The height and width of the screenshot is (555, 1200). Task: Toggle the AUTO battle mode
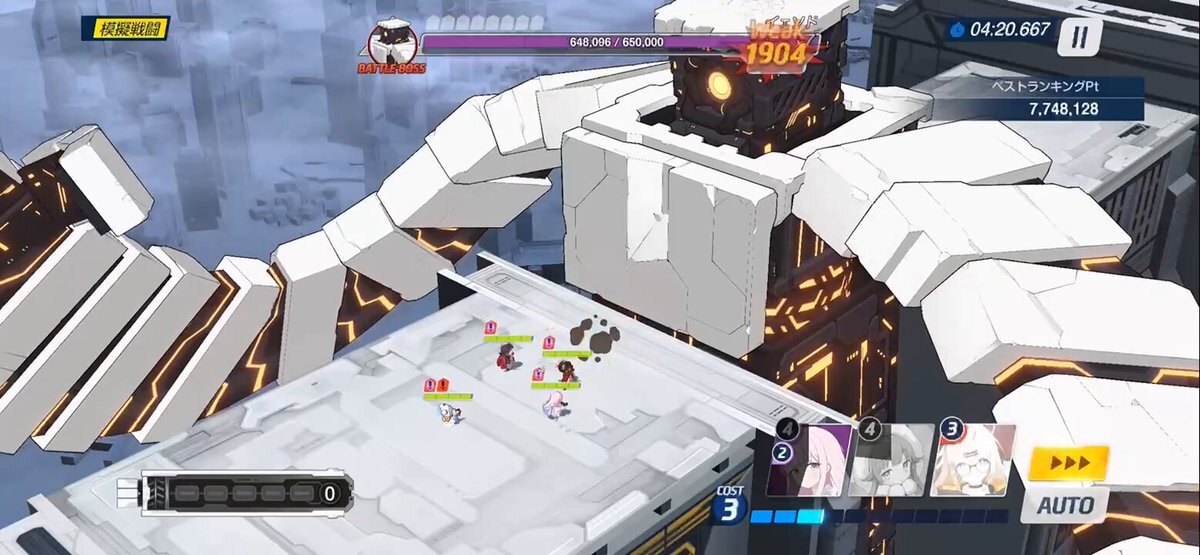point(1065,503)
